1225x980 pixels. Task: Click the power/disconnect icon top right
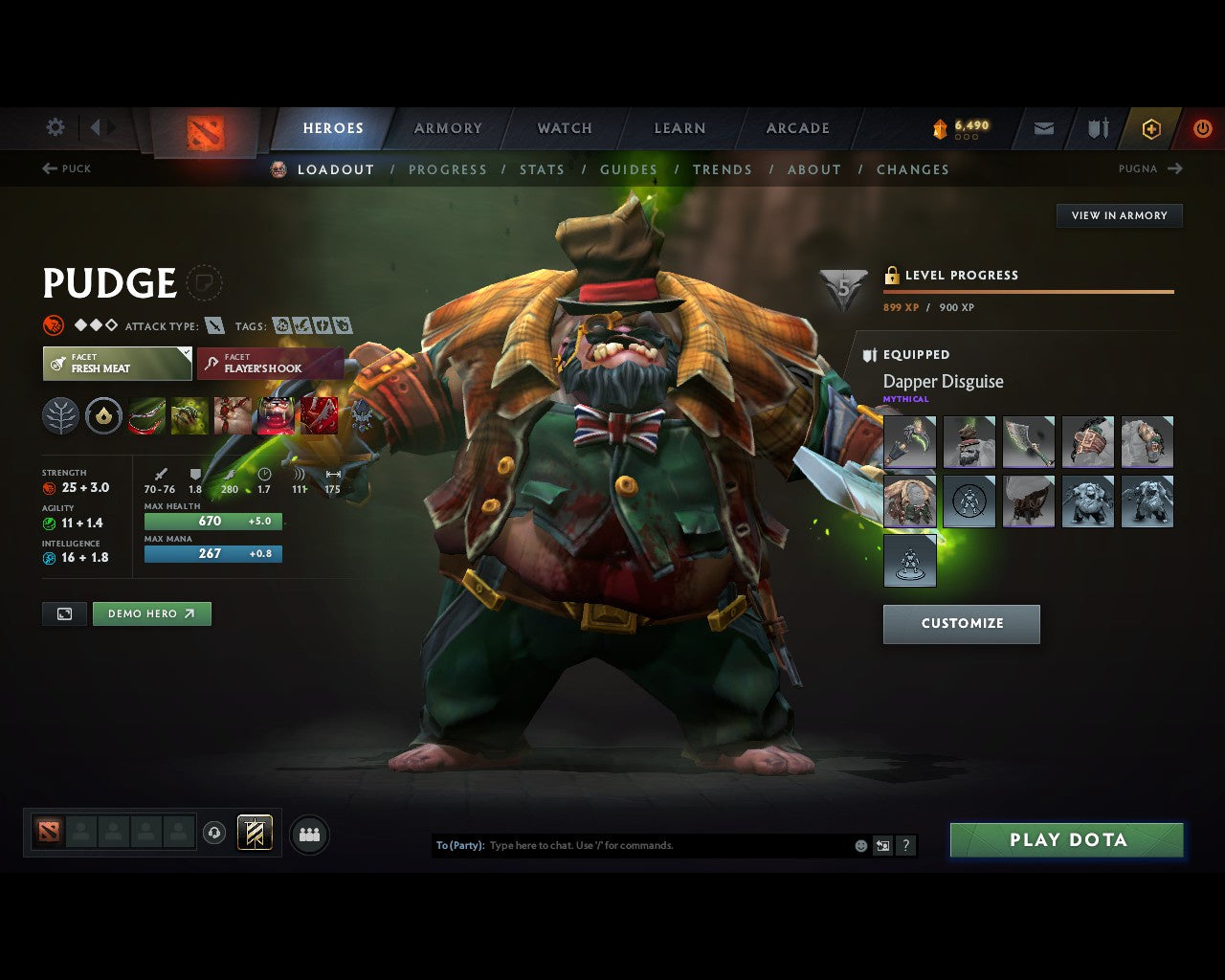point(1203,128)
